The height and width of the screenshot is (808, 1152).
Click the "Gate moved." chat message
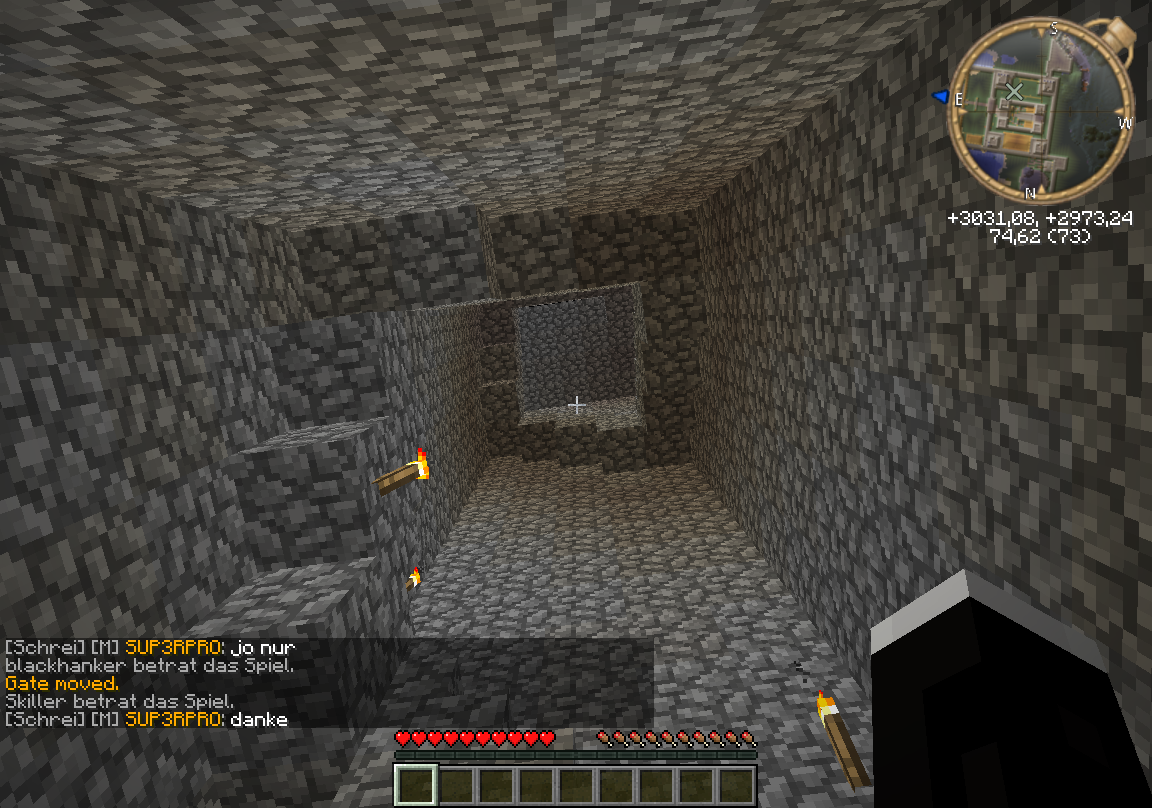62,683
